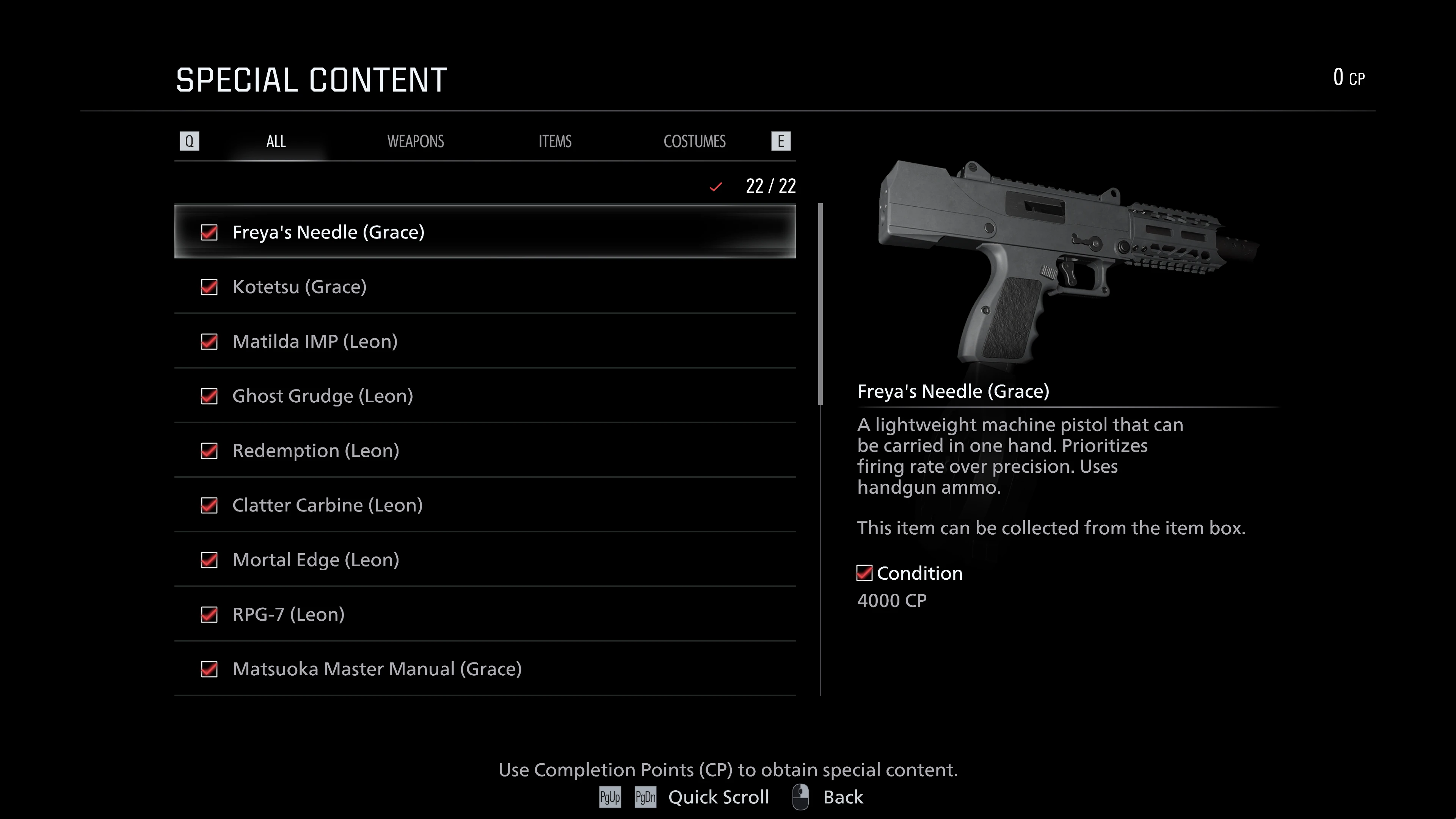Select Matsuoka Master Manual (Grace)
The image size is (1456, 819).
pos(485,669)
